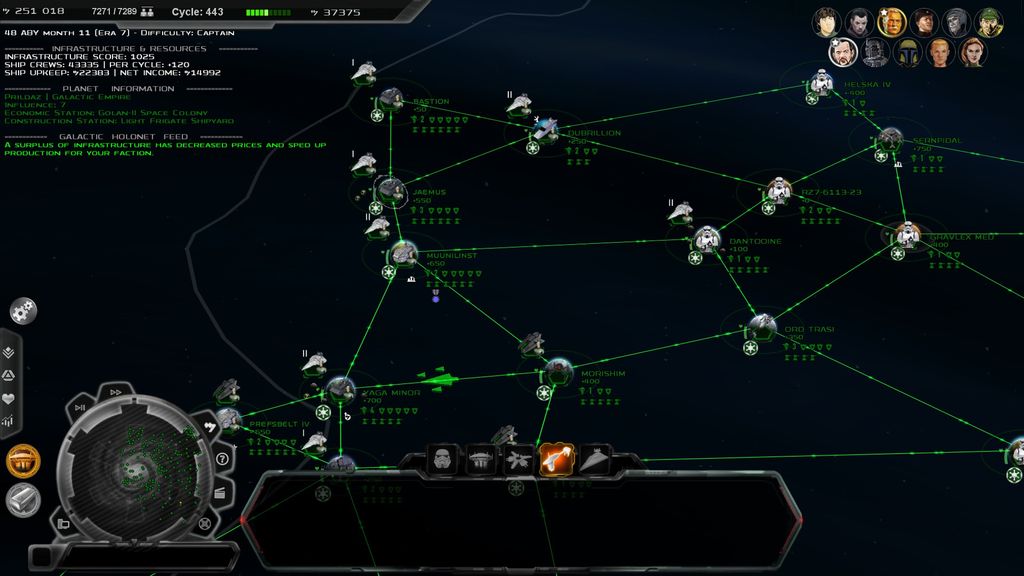Open the question mark help button
1024x576 pixels.
[222, 459]
